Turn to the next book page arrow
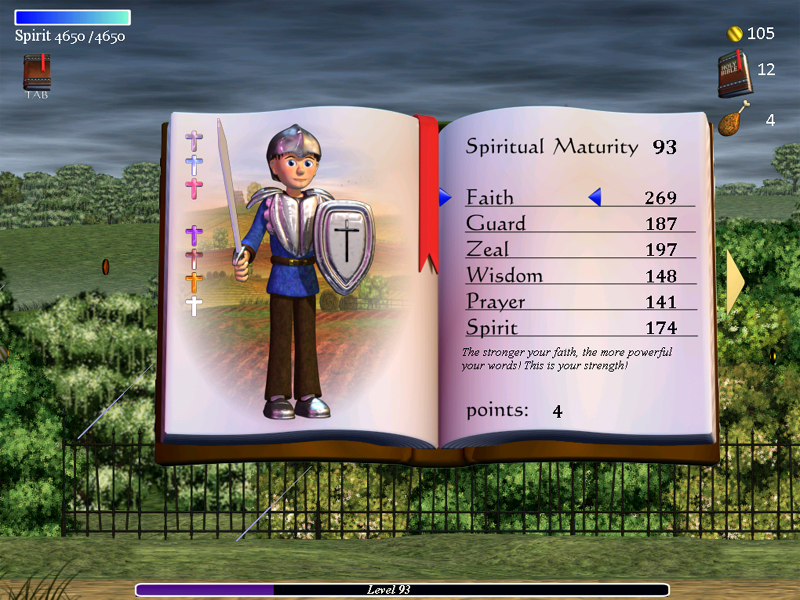The image size is (800, 600). [x=735, y=283]
